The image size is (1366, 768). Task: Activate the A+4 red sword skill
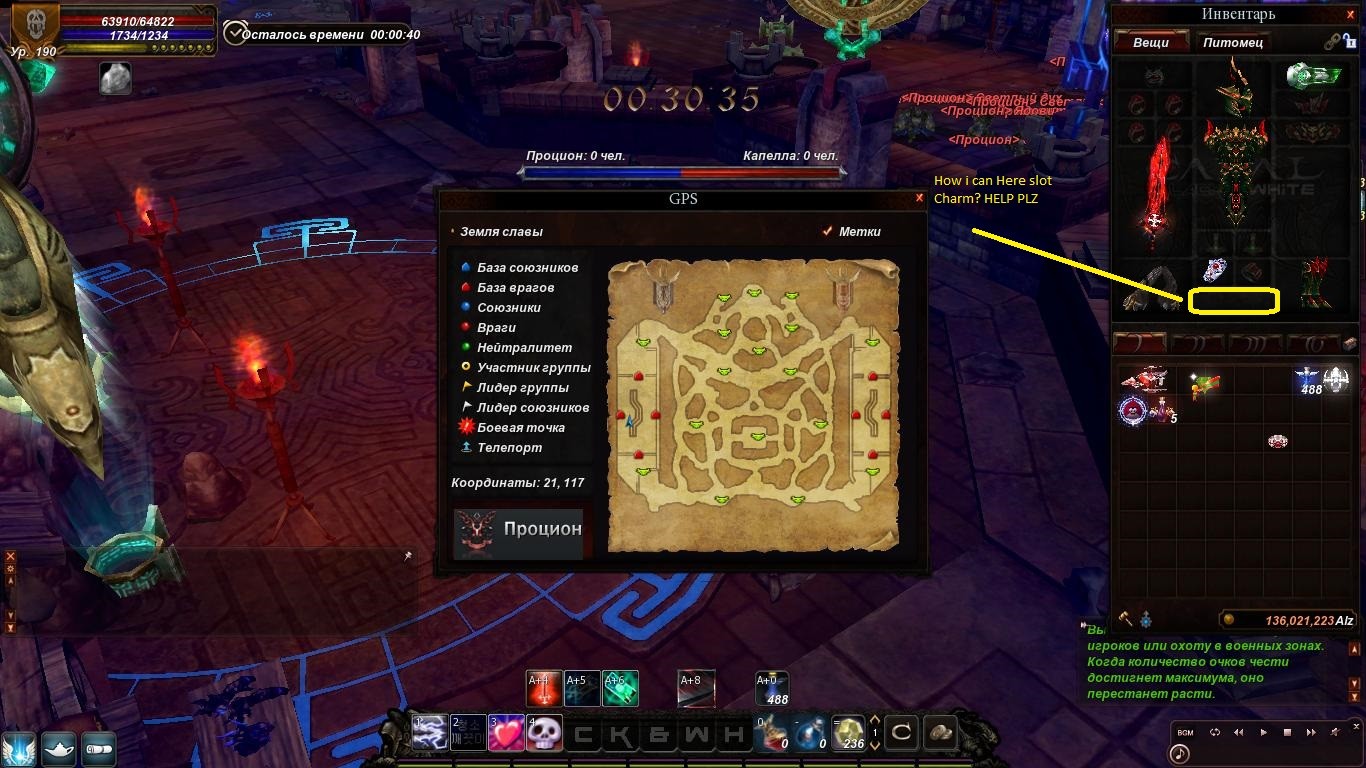tap(544, 688)
